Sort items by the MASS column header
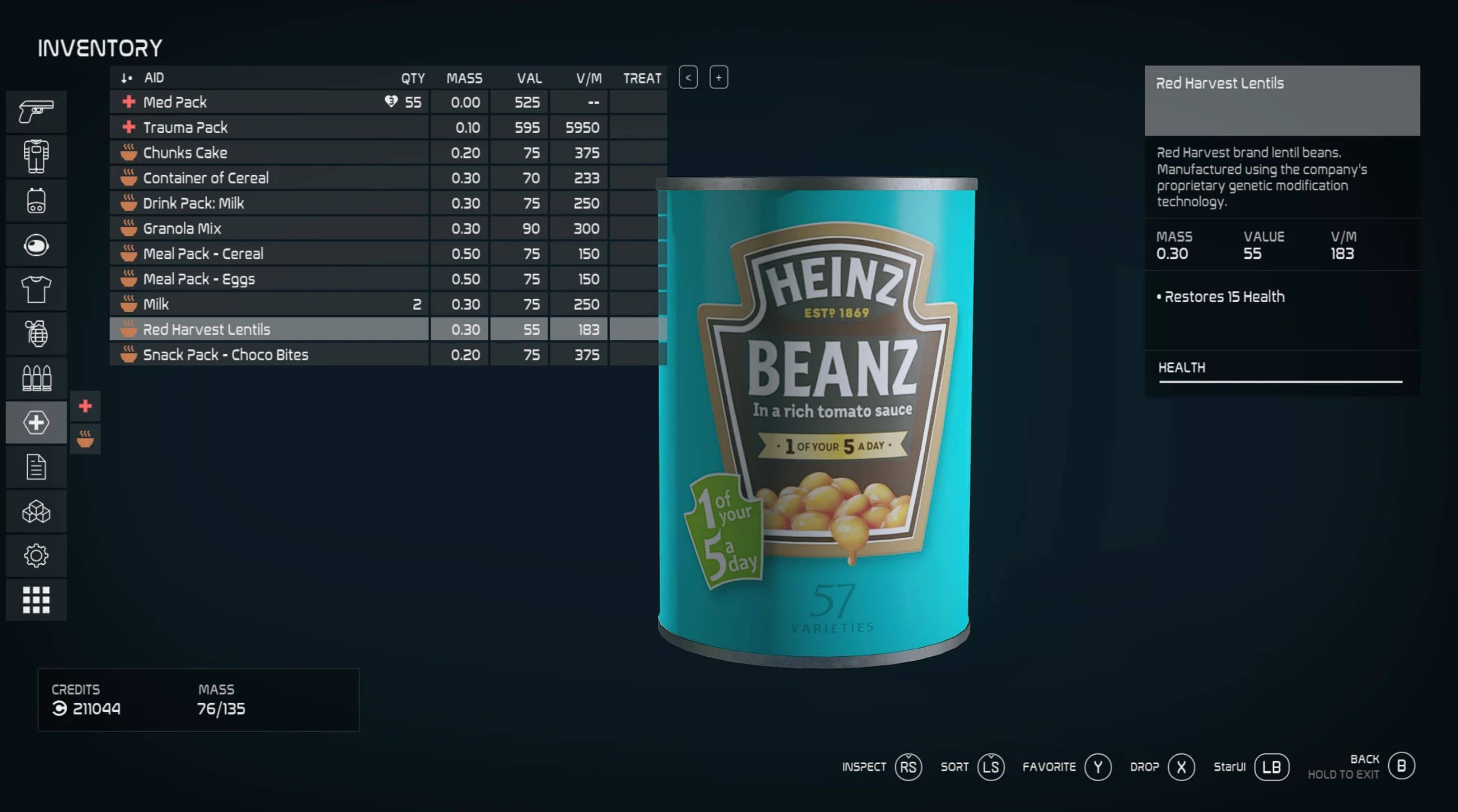The width and height of the screenshot is (1458, 812). coord(464,78)
